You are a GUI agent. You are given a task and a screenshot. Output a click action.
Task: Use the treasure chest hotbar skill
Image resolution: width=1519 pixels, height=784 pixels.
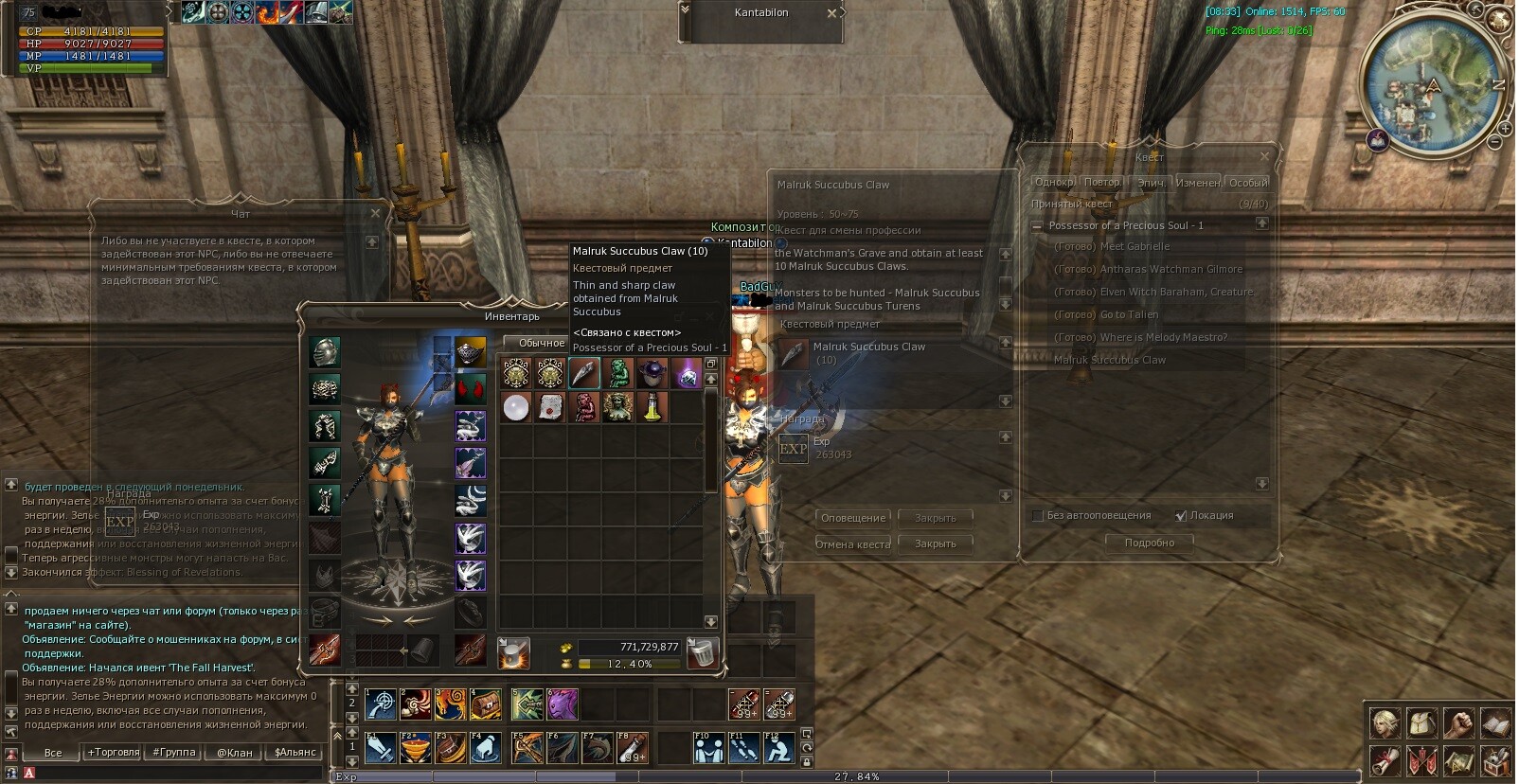486,704
